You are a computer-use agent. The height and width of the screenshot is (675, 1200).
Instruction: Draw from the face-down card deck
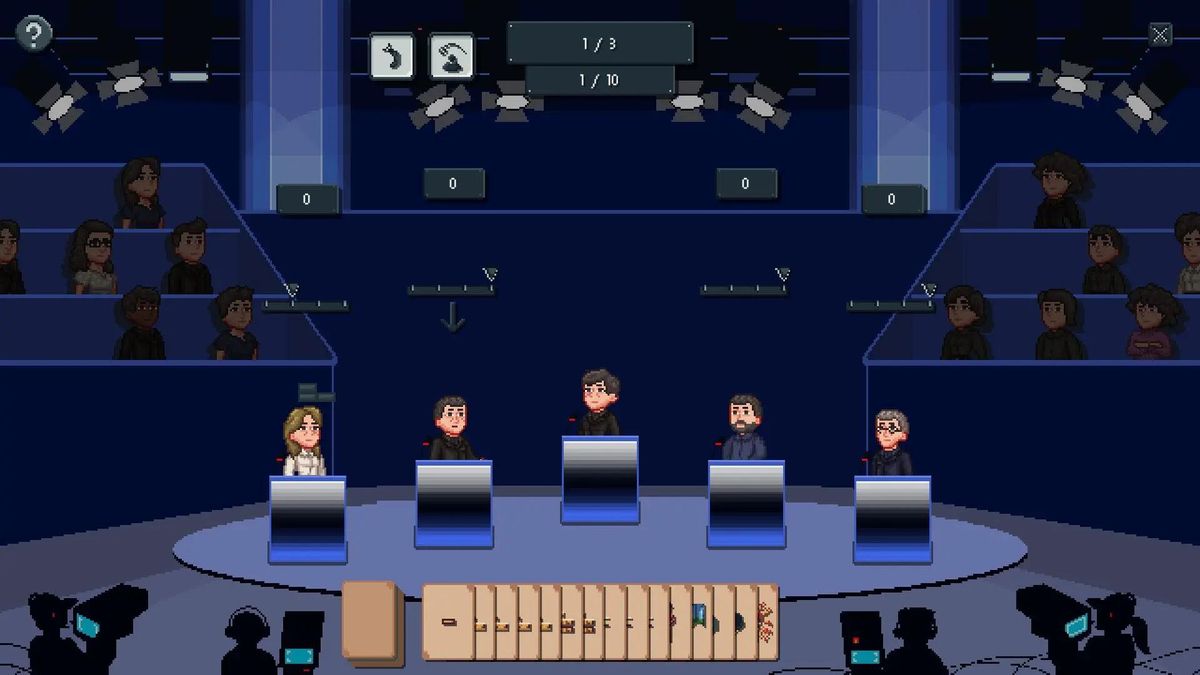click(x=371, y=620)
